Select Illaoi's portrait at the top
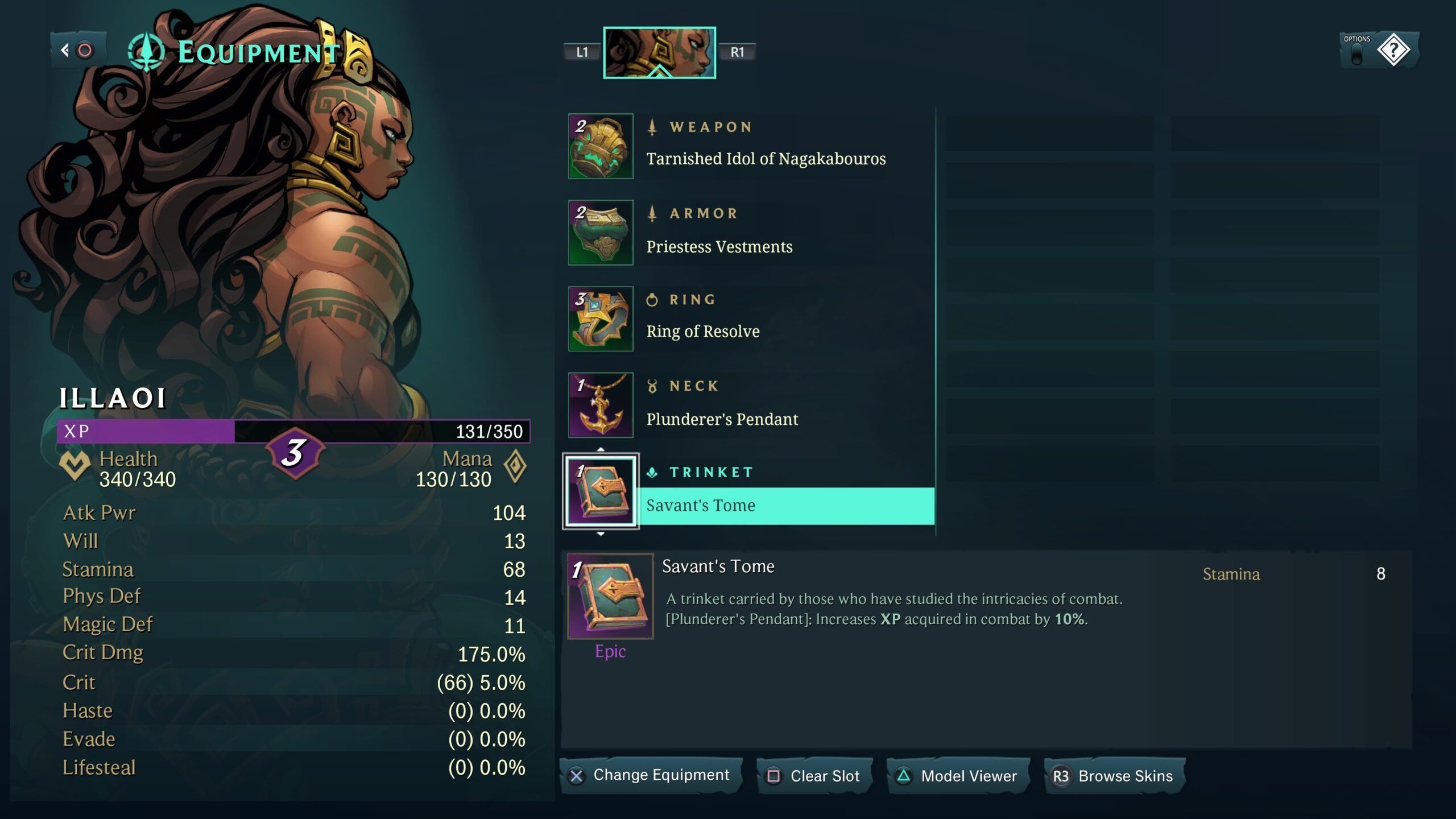This screenshot has width=1456, height=819. (659, 52)
